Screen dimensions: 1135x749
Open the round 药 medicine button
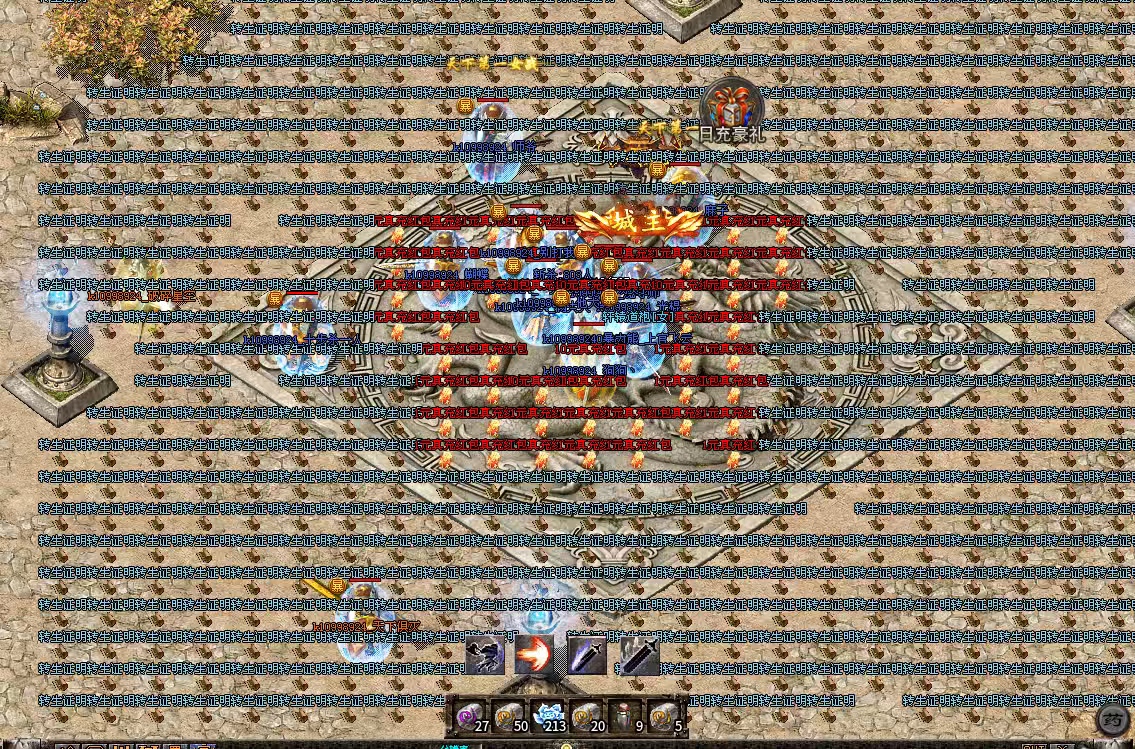[1113, 718]
